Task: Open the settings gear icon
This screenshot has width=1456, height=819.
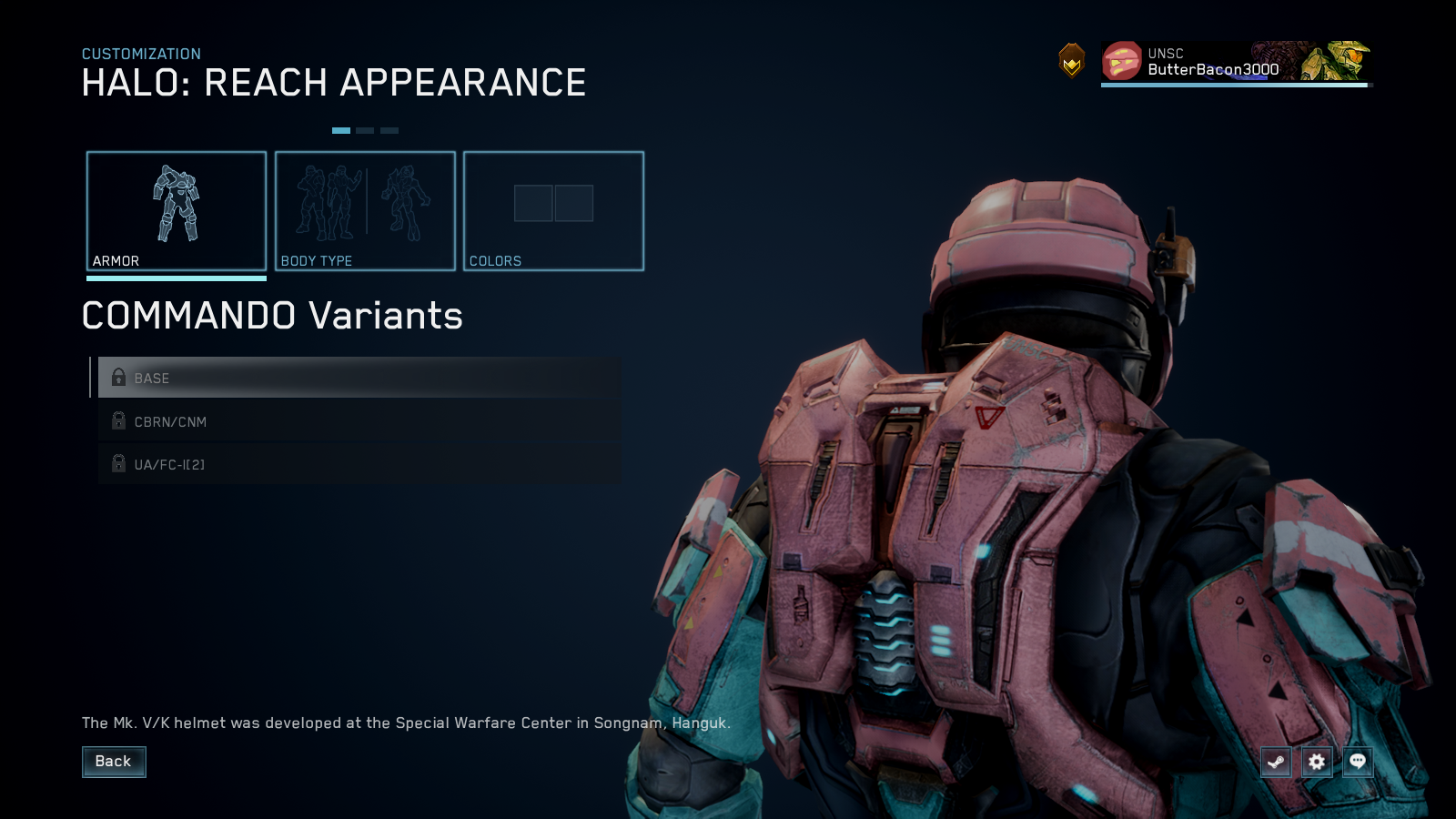Action: tap(1316, 763)
